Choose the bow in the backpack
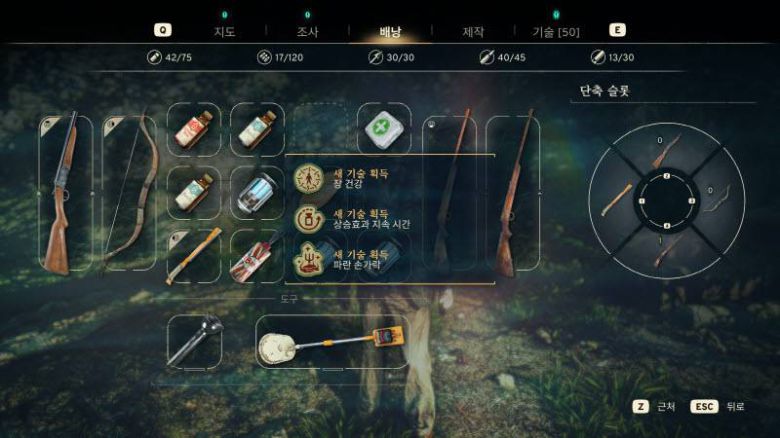780x438 pixels. coord(129,192)
